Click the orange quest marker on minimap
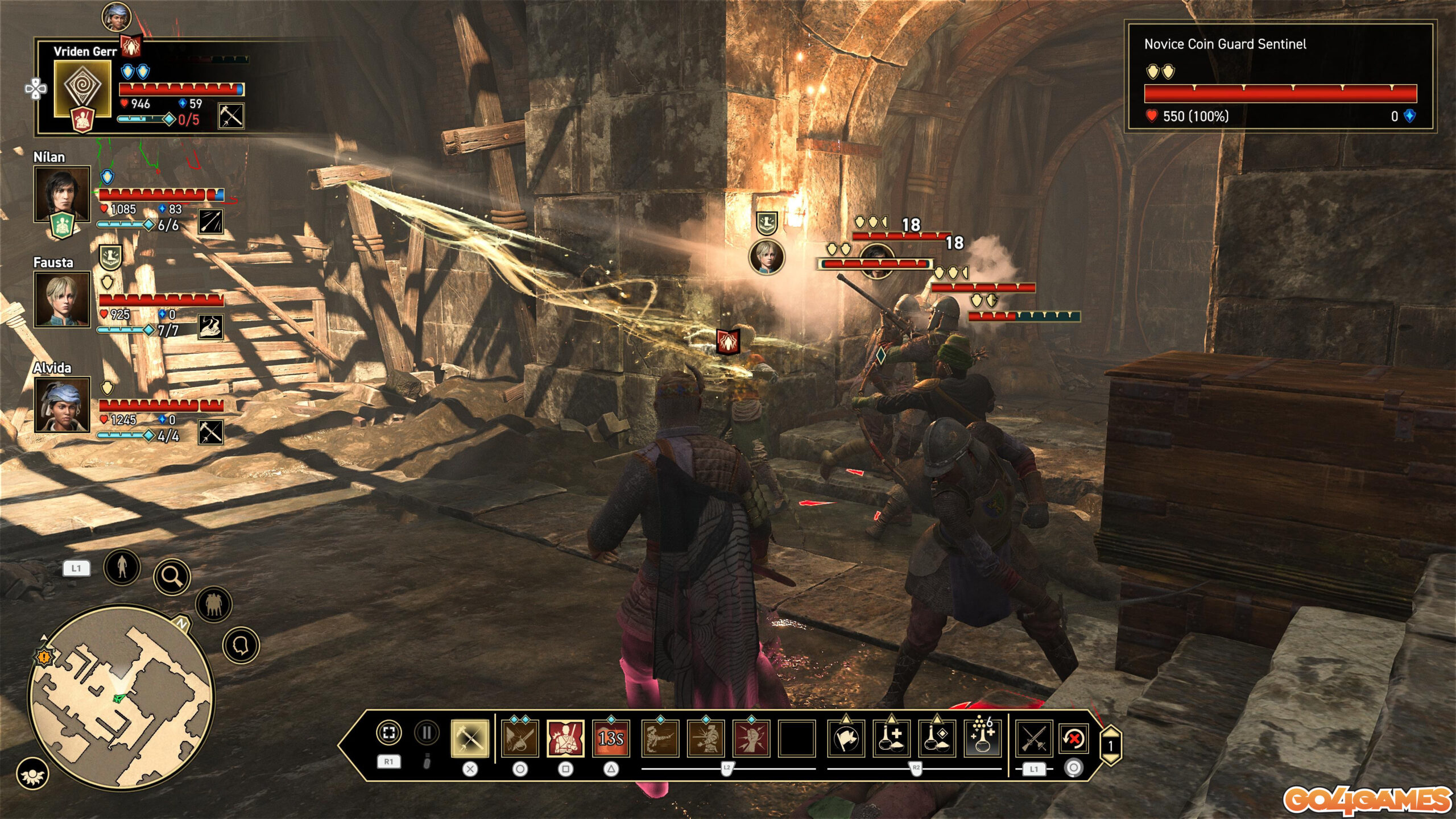1456x819 pixels. tap(44, 657)
